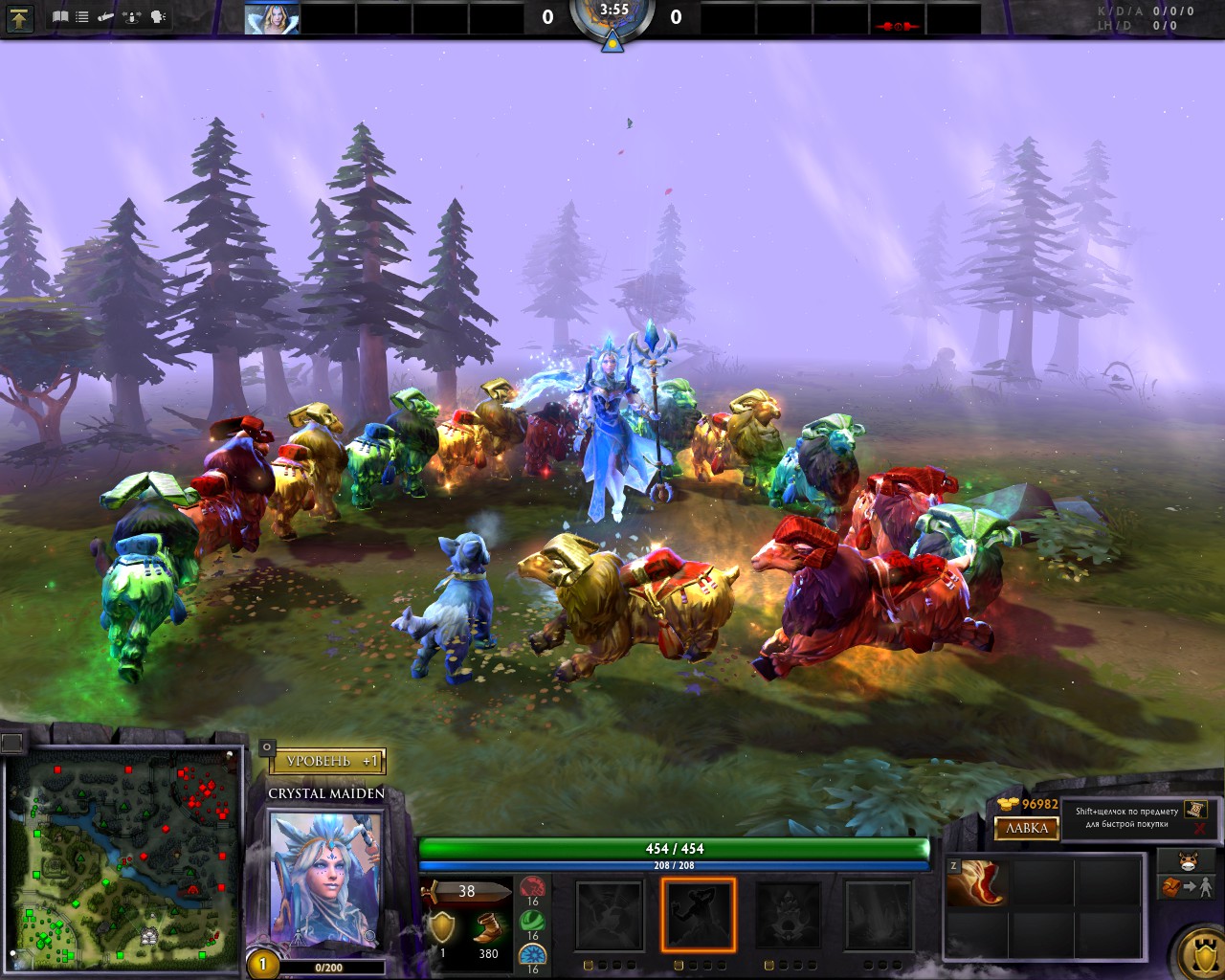Close the quick-buy hint with red X

click(1199, 829)
